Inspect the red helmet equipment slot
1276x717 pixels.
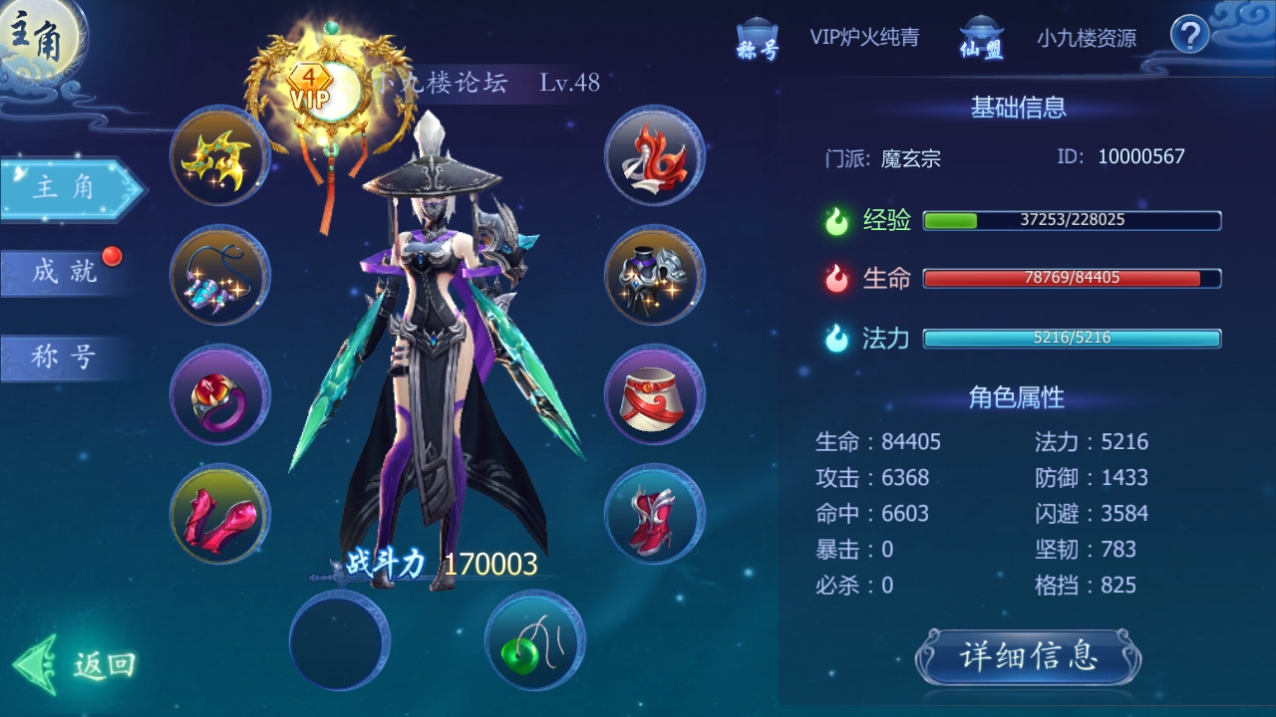tap(655, 156)
